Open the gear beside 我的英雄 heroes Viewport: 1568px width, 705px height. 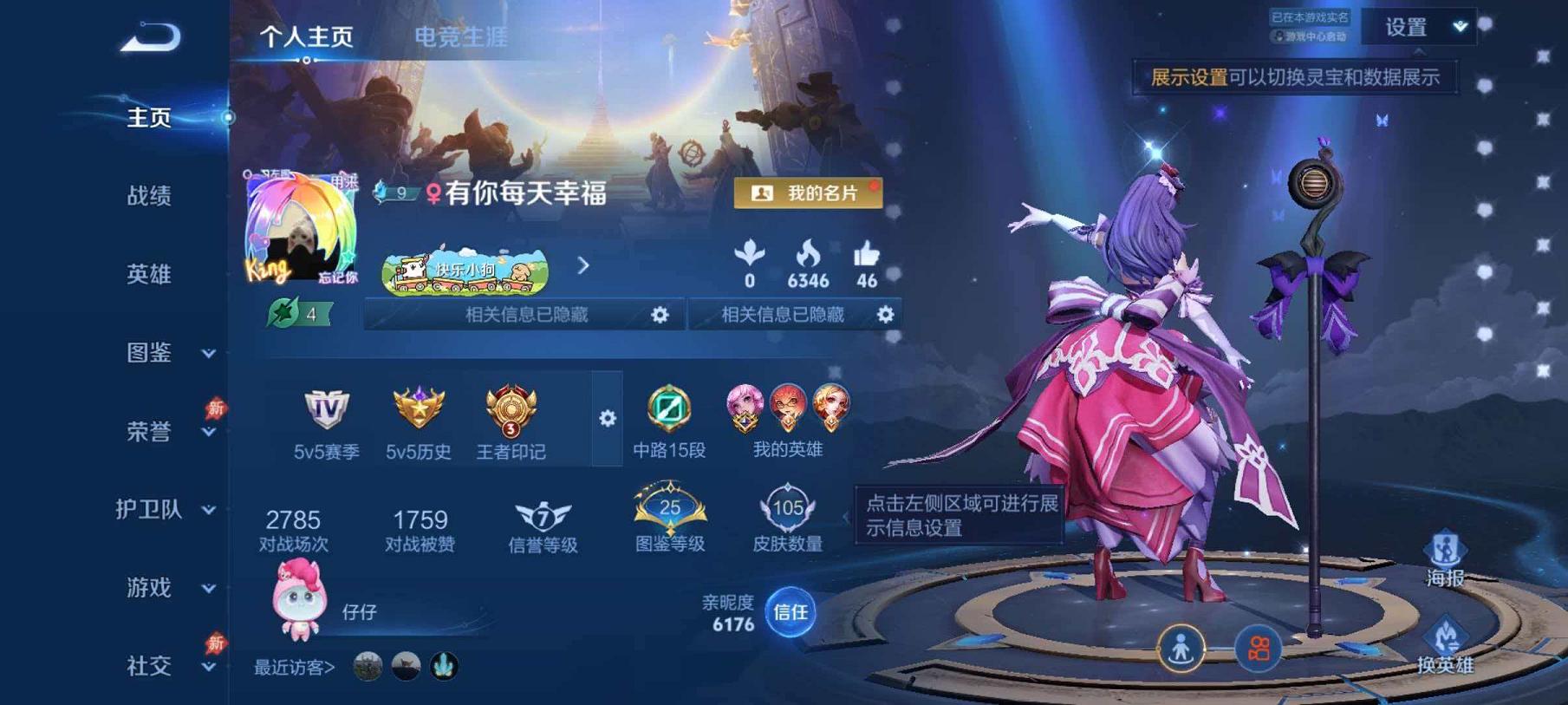pos(607,419)
